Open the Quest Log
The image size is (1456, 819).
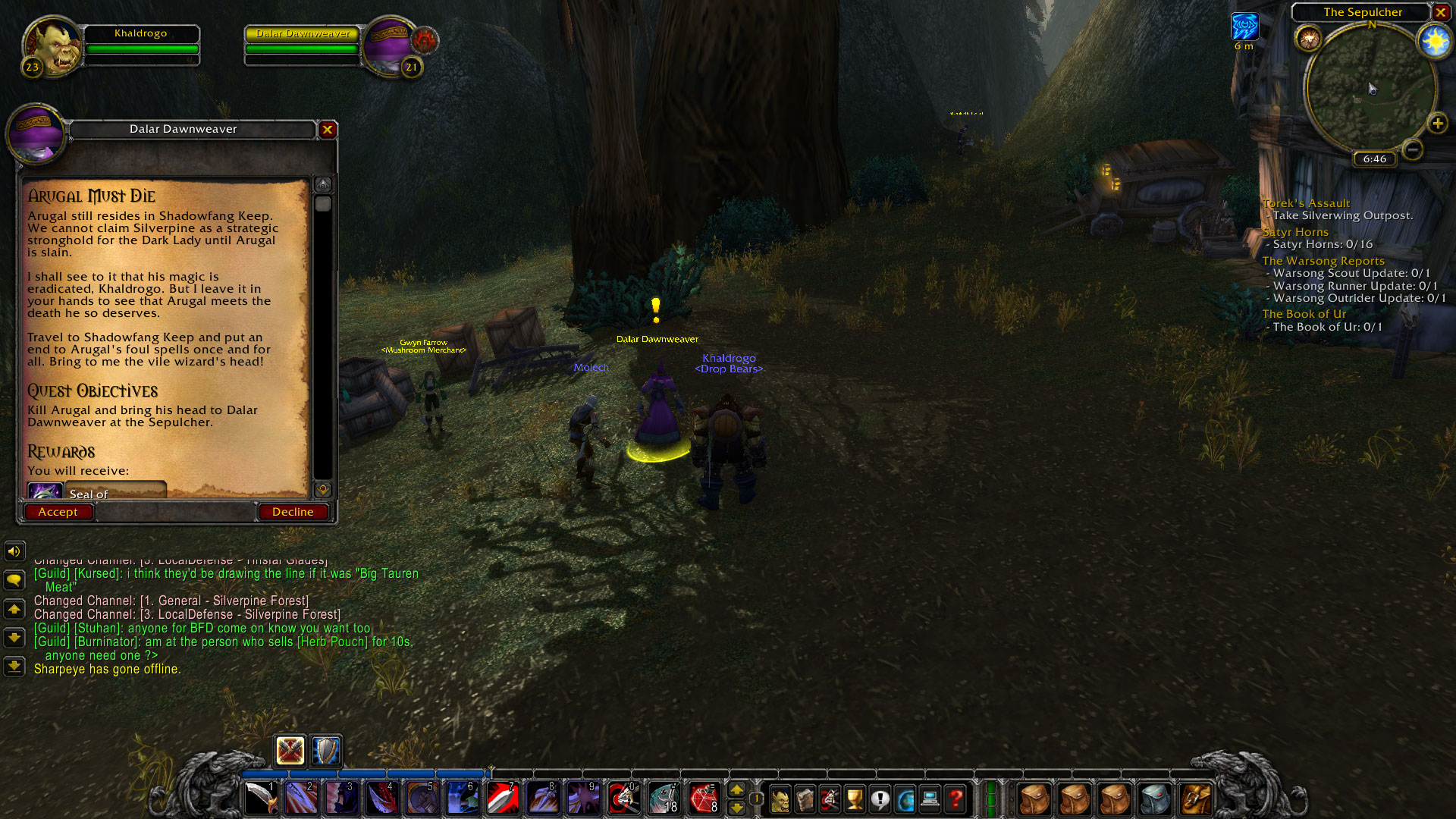point(879,798)
